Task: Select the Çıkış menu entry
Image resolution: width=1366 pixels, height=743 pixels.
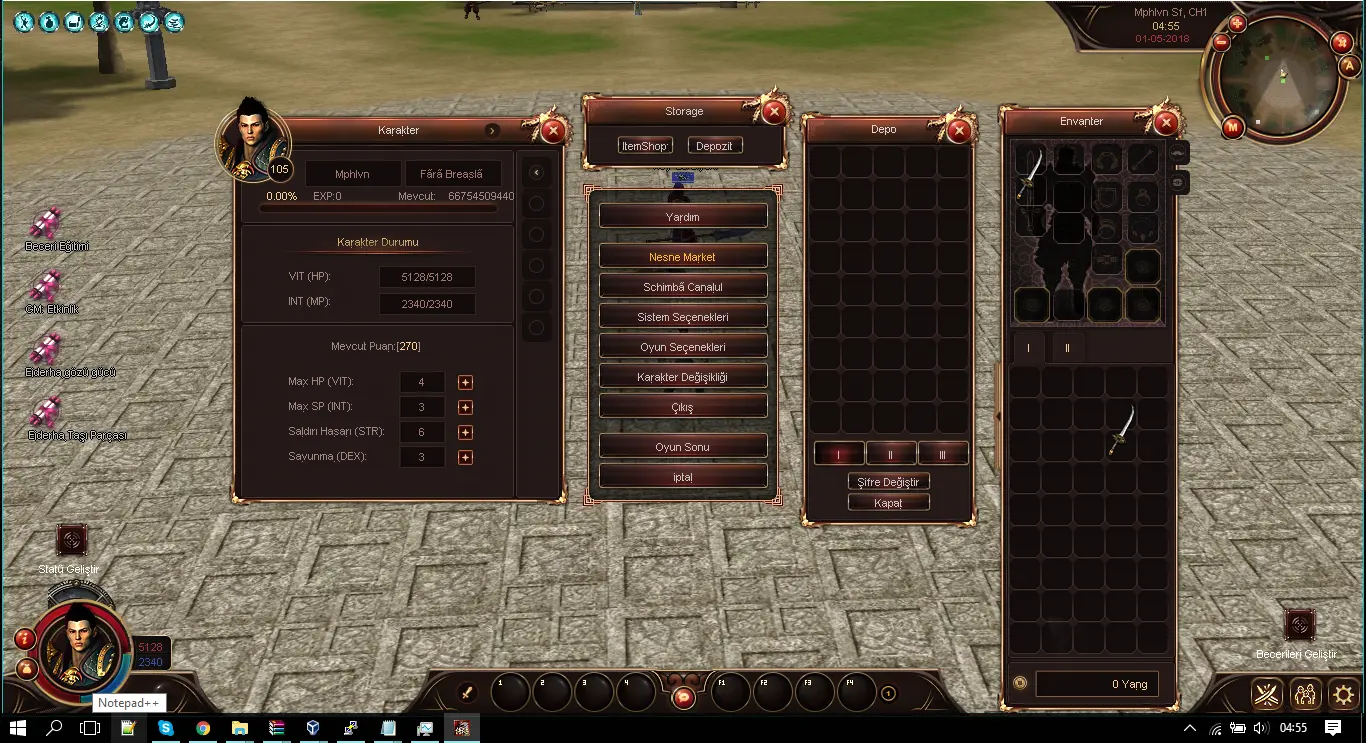Action: (683, 407)
